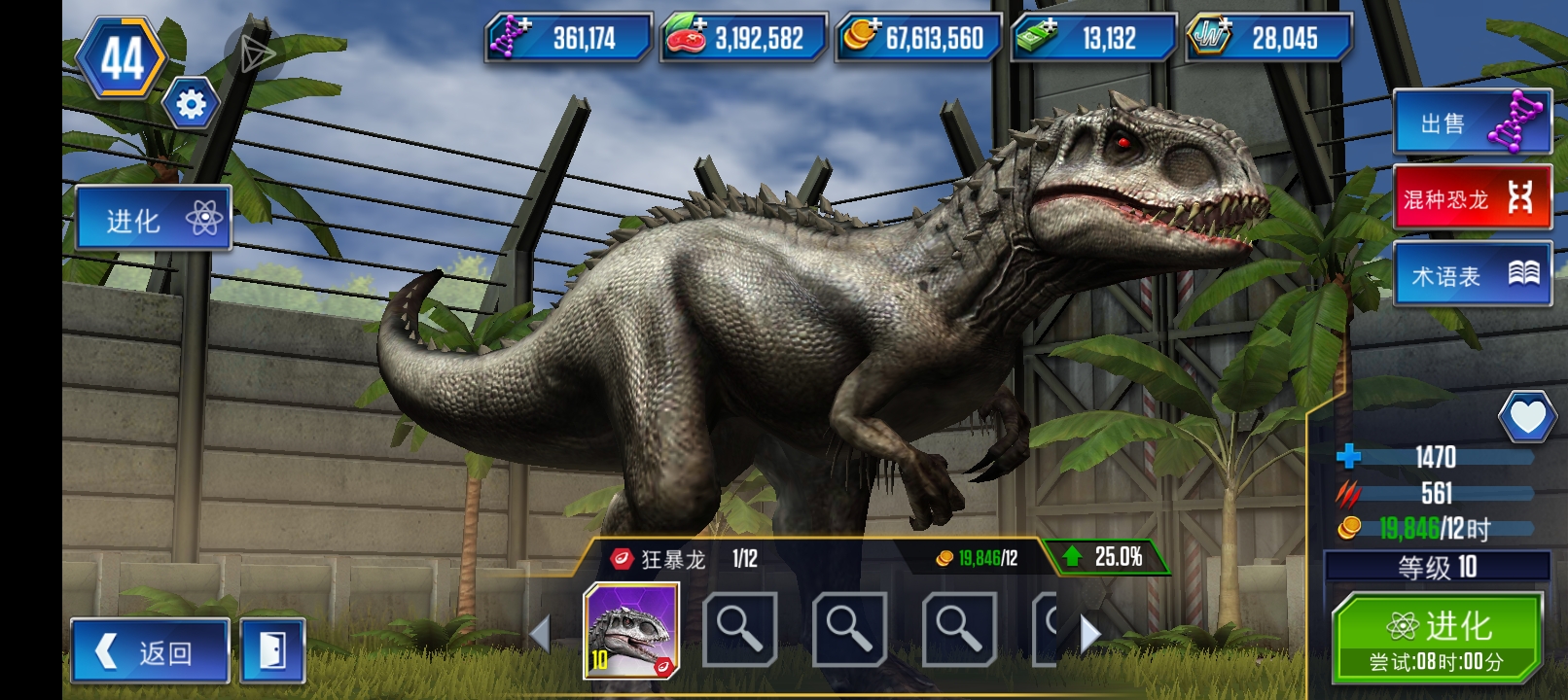
Task: Tap the level 44 player badge
Action: click(123, 58)
